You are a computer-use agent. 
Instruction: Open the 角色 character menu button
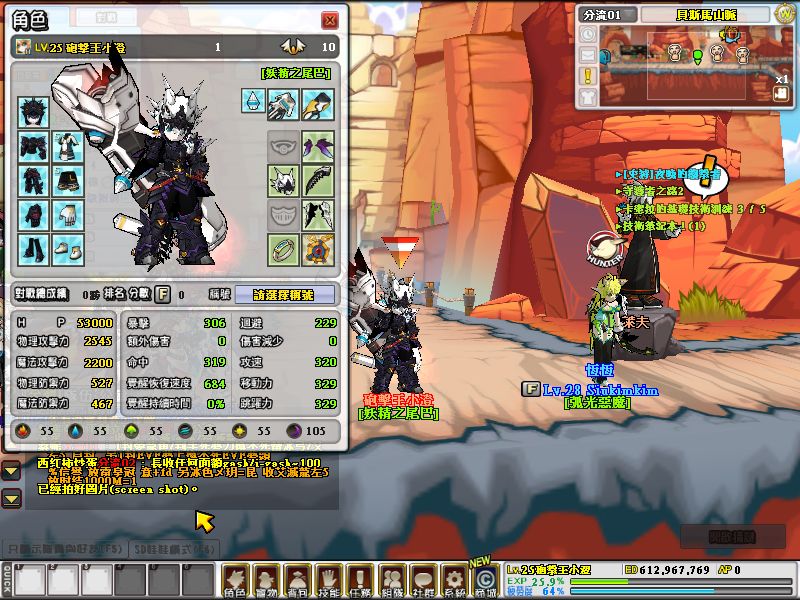[x=235, y=579]
